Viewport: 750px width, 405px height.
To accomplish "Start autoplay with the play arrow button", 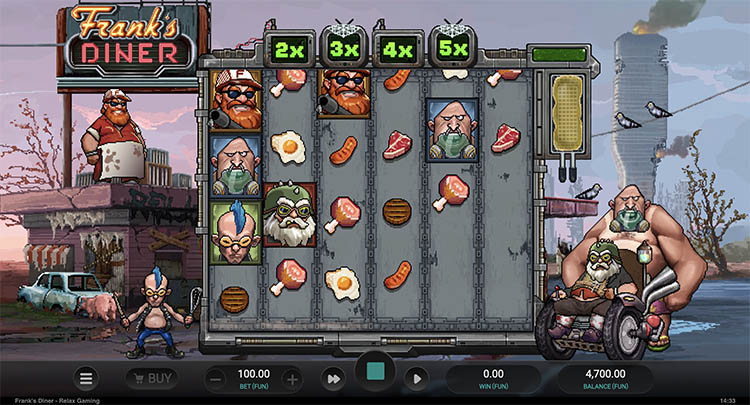I will pos(416,378).
